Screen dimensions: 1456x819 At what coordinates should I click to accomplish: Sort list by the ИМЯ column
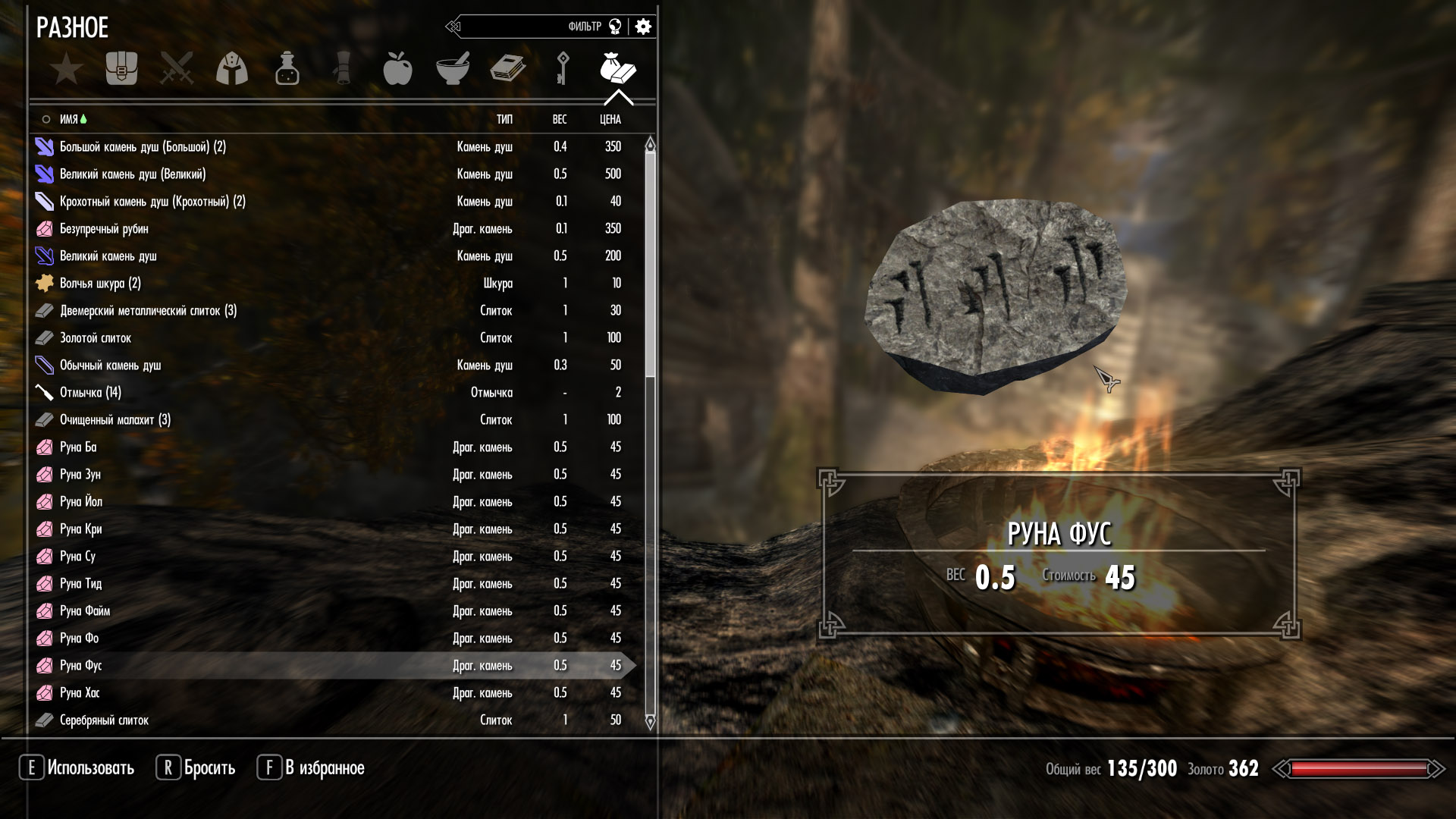69,120
